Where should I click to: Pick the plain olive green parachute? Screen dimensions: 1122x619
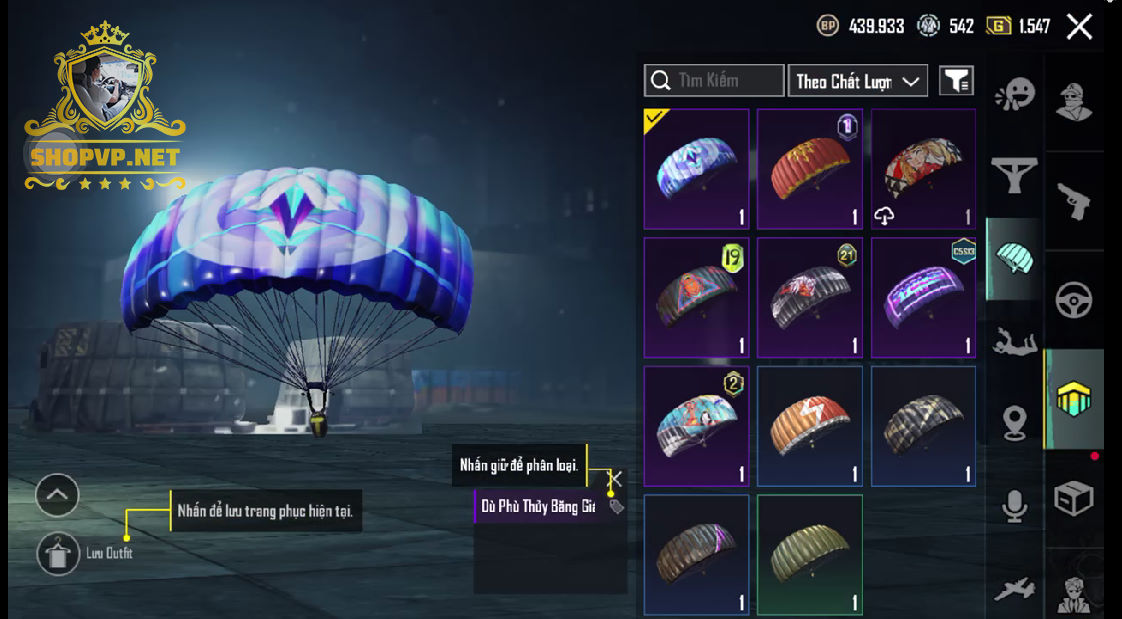click(809, 554)
